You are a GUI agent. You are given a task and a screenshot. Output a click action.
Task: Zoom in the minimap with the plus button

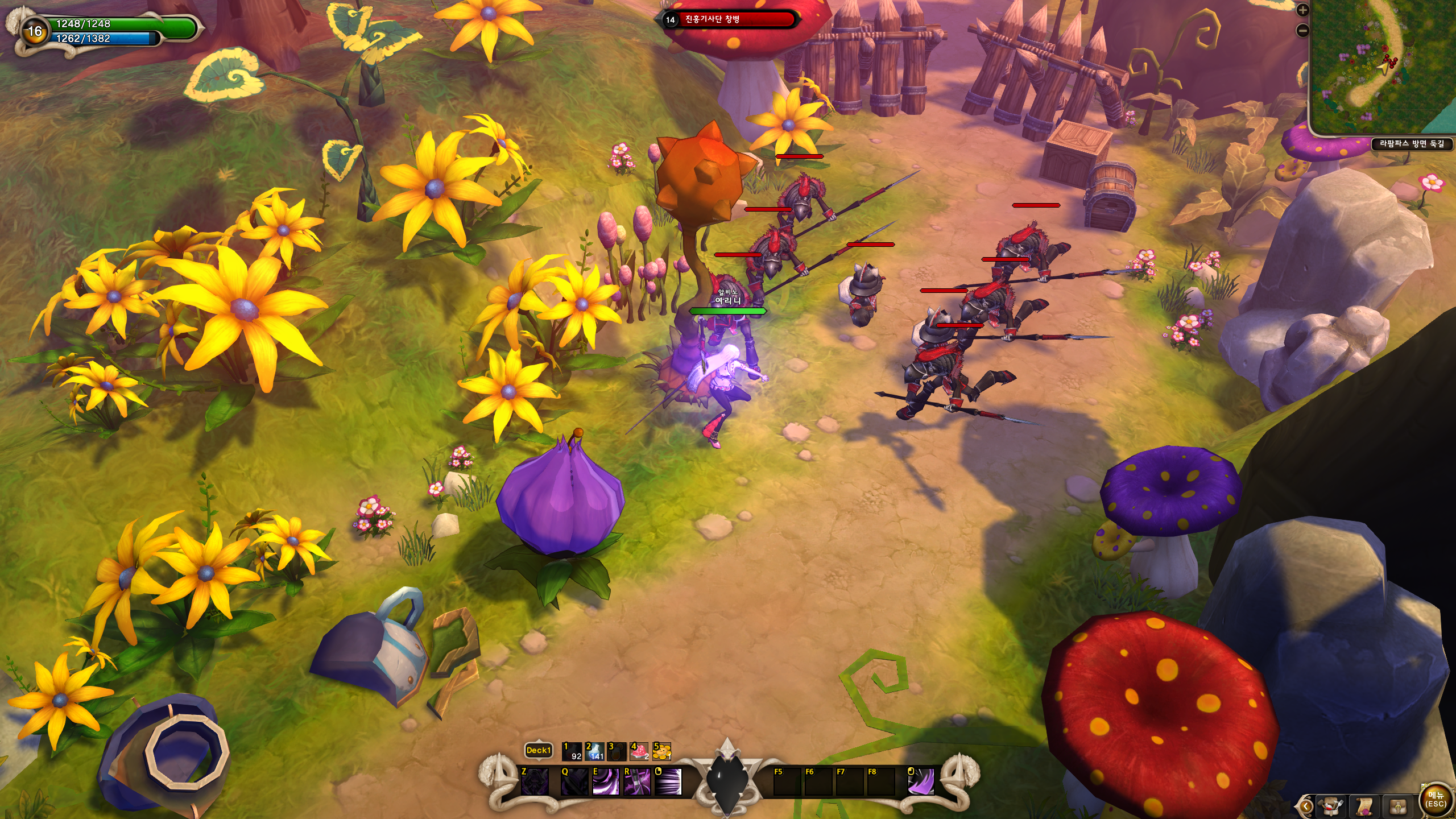pyautogui.click(x=1302, y=10)
